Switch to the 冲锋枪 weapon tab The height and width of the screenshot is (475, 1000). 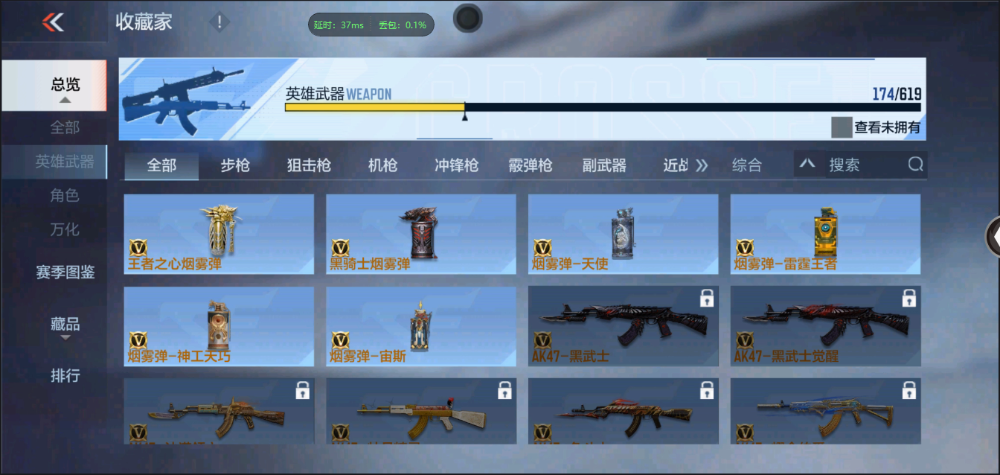pyautogui.click(x=456, y=165)
